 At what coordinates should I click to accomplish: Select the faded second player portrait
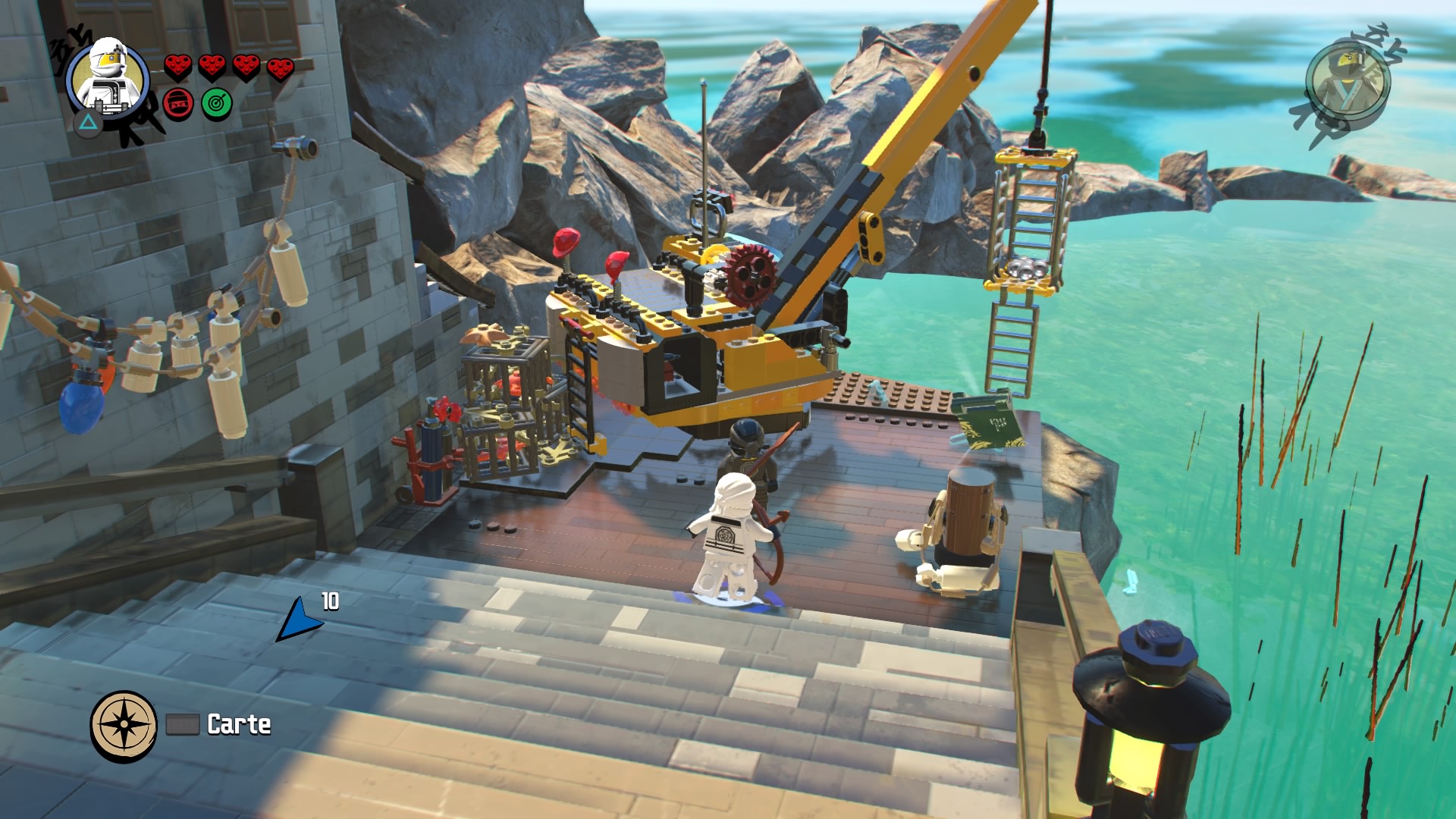(x=1348, y=81)
